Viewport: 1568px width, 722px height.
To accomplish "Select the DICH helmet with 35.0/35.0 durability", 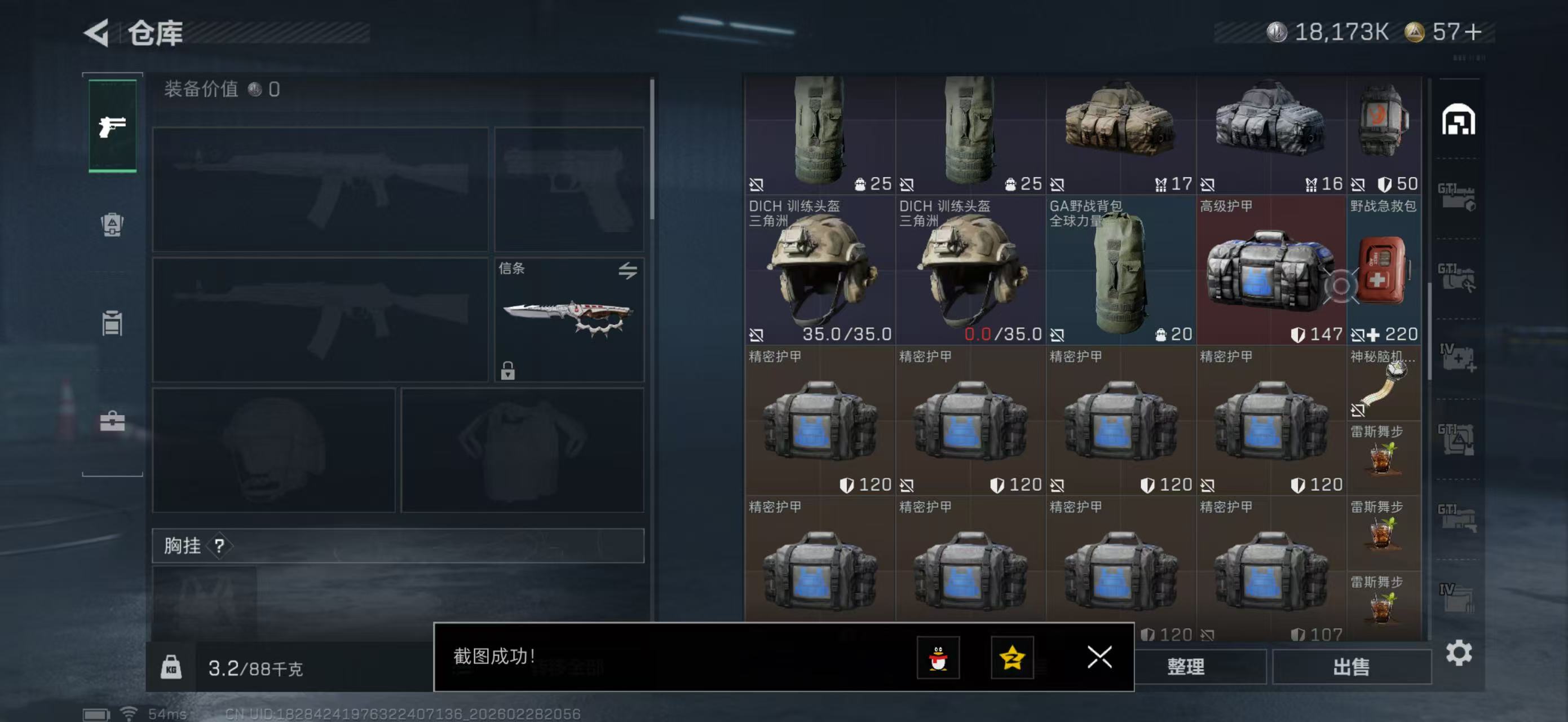I will (x=820, y=271).
